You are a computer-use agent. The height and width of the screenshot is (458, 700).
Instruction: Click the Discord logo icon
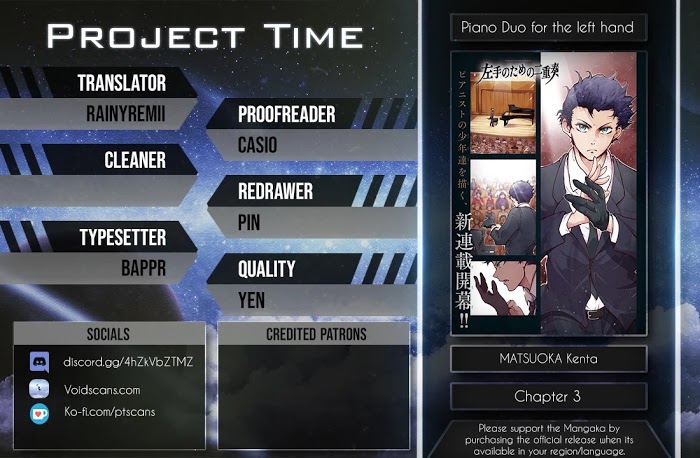[39, 362]
